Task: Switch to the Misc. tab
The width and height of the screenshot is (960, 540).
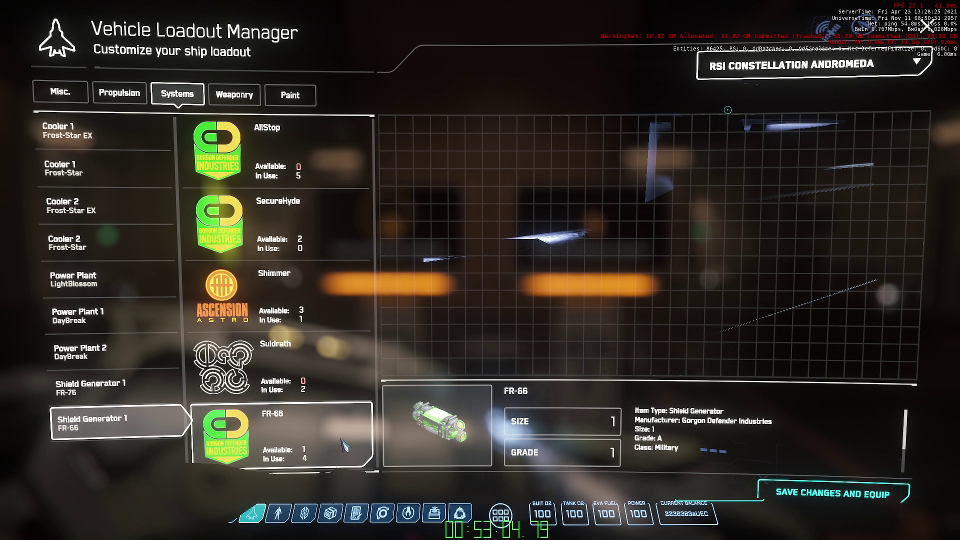Action: pos(60,91)
